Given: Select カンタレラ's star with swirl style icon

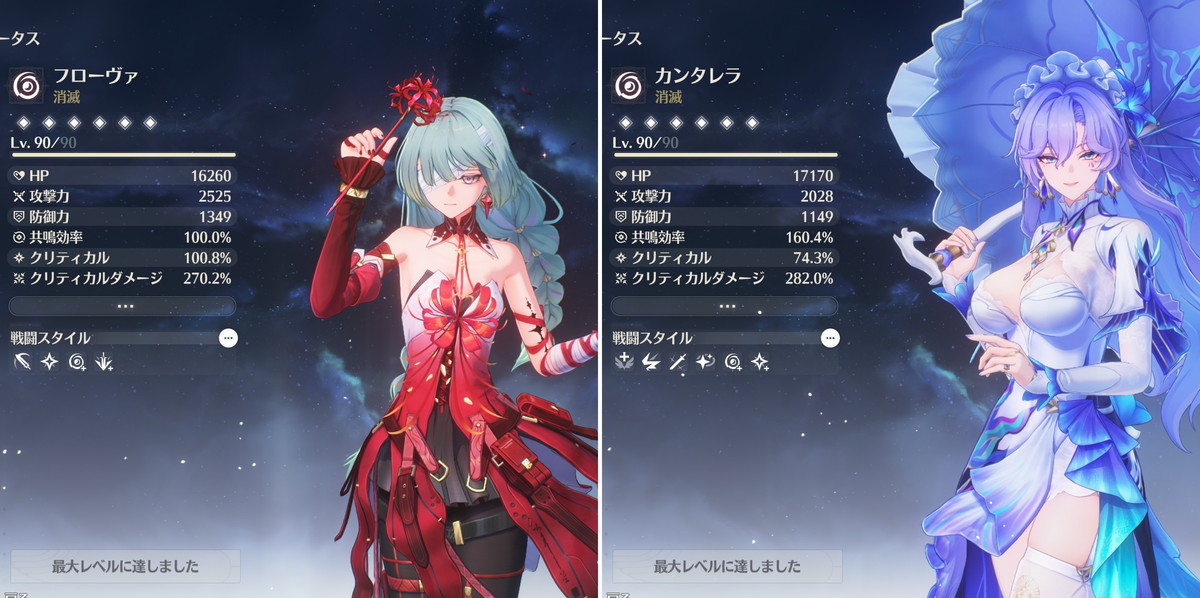Looking at the screenshot, I should (705, 363).
